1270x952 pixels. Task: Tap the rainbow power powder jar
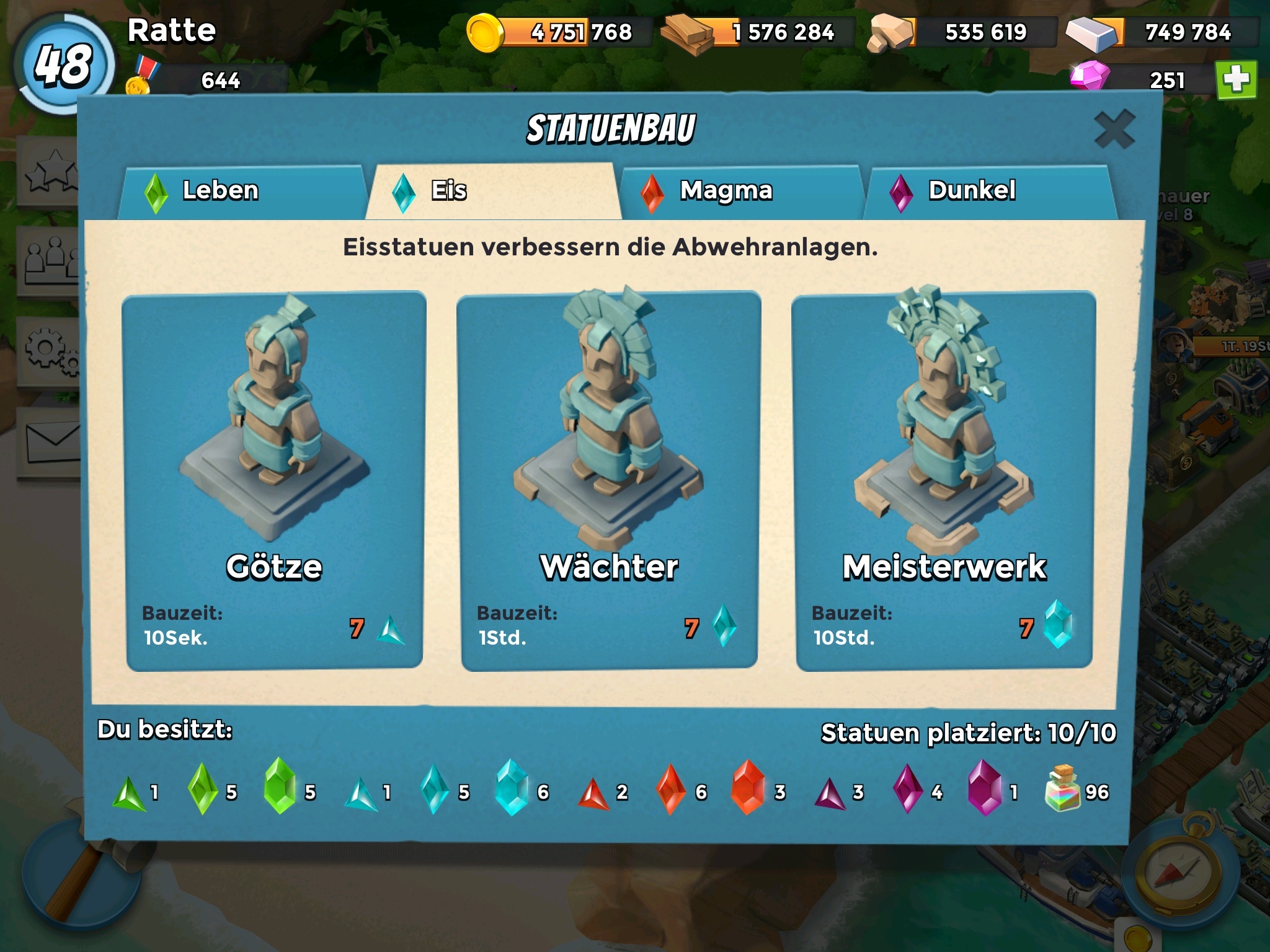[x=1062, y=788]
